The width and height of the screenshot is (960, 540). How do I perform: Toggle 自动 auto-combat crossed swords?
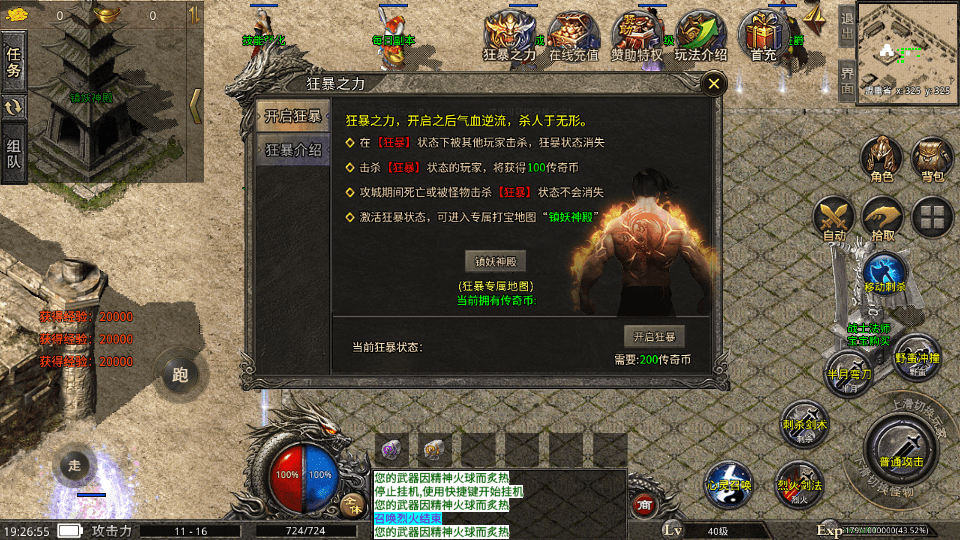pyautogui.click(x=834, y=219)
